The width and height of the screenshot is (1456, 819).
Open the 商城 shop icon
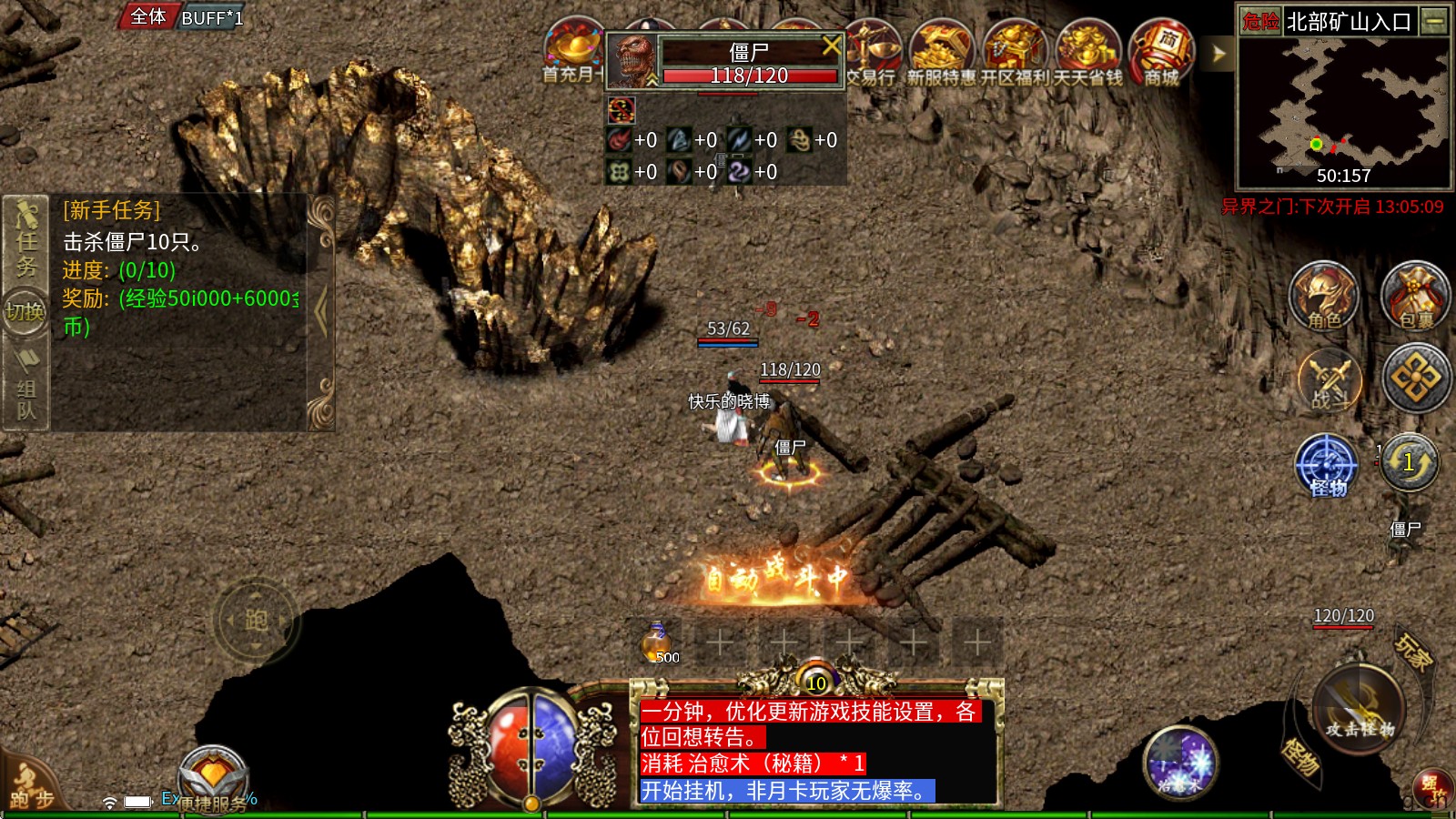[x=1161, y=53]
